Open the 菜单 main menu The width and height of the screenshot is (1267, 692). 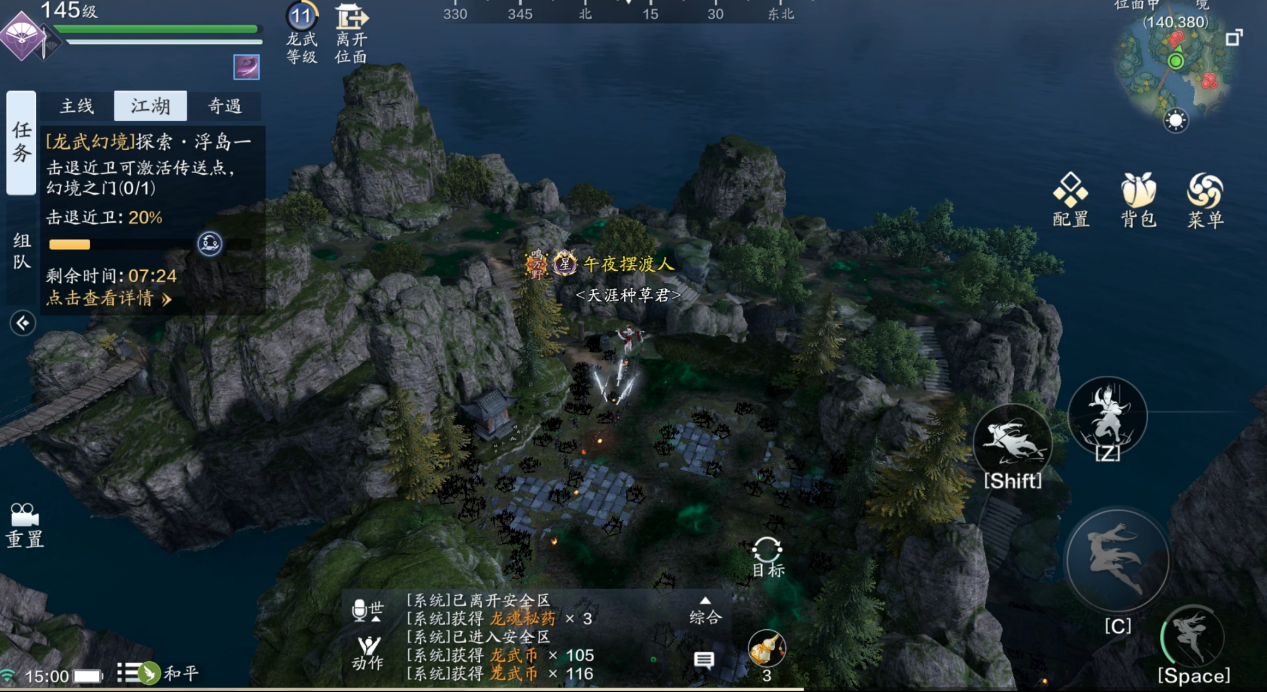pos(1205,199)
